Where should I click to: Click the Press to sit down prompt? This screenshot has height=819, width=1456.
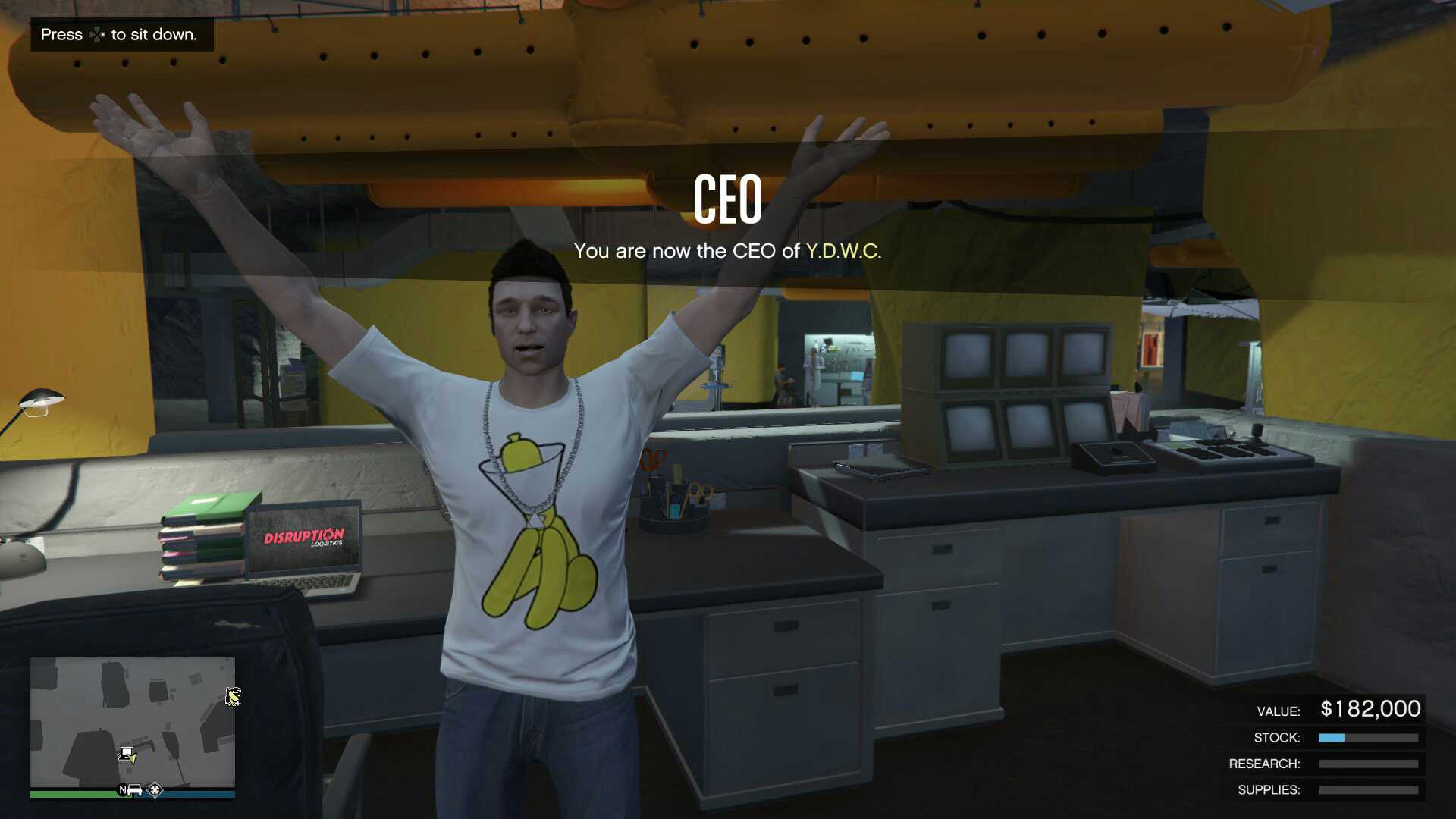119,34
